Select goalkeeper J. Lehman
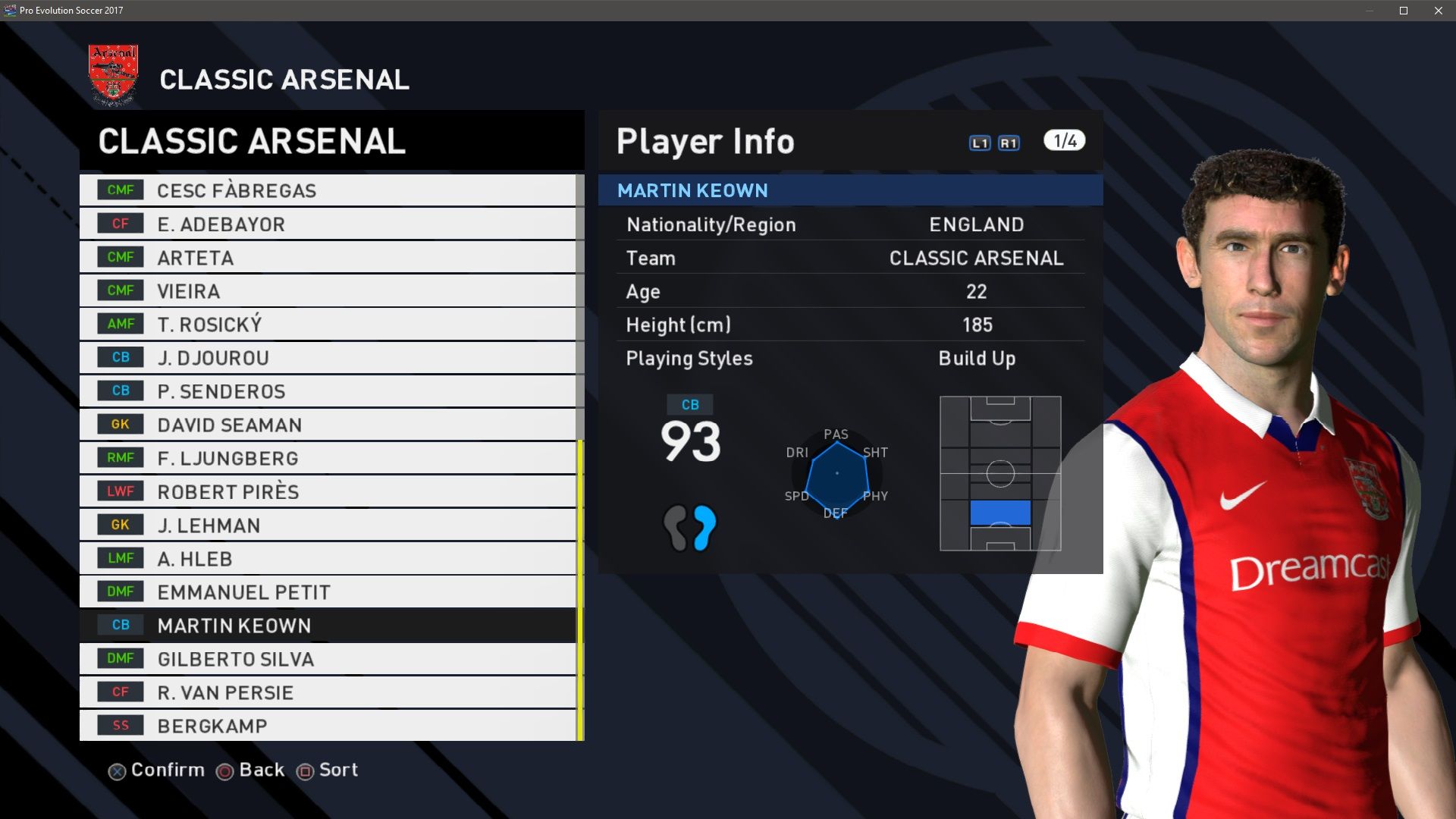 (x=328, y=525)
